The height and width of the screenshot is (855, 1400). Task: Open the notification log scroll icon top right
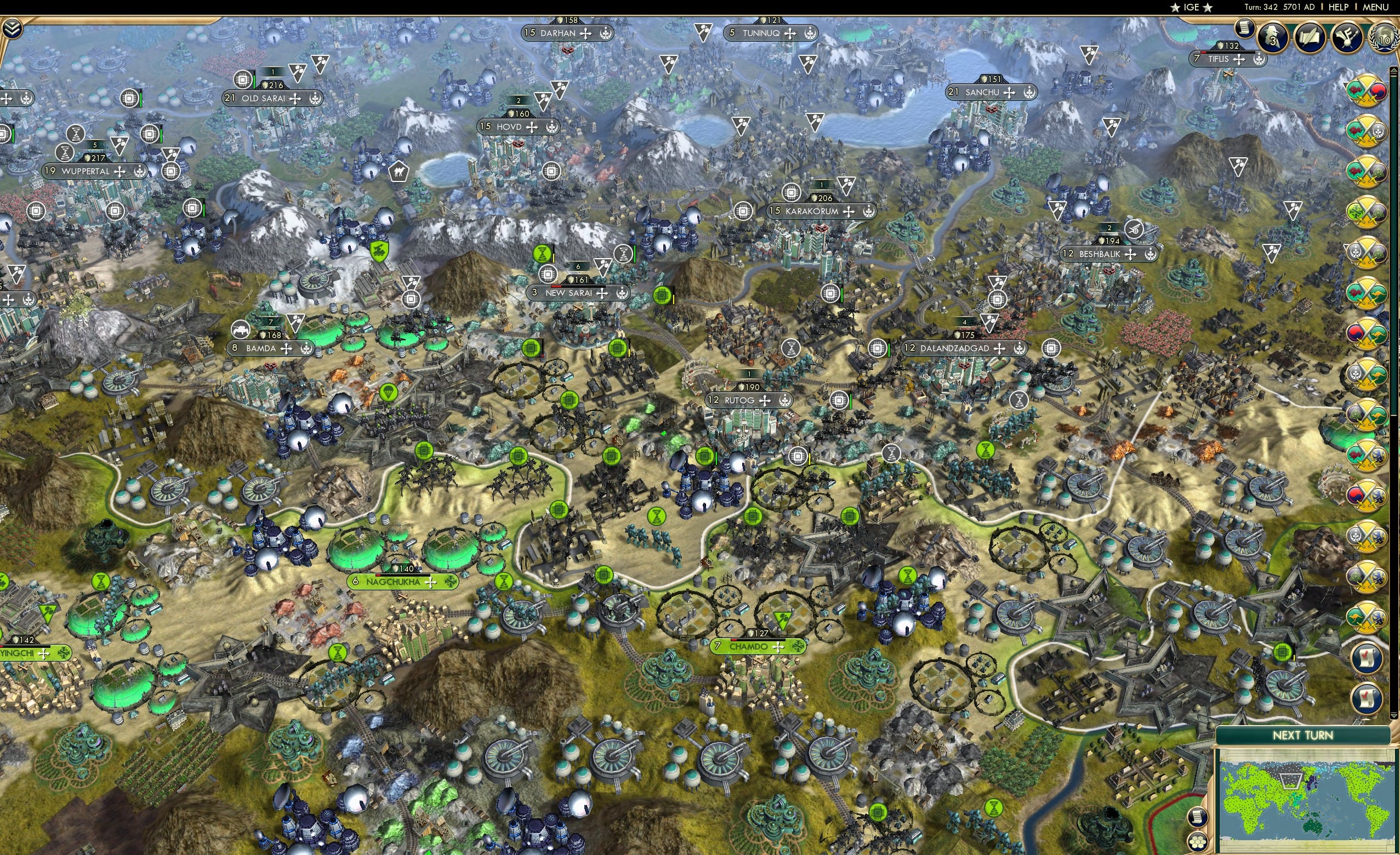pos(1246,30)
